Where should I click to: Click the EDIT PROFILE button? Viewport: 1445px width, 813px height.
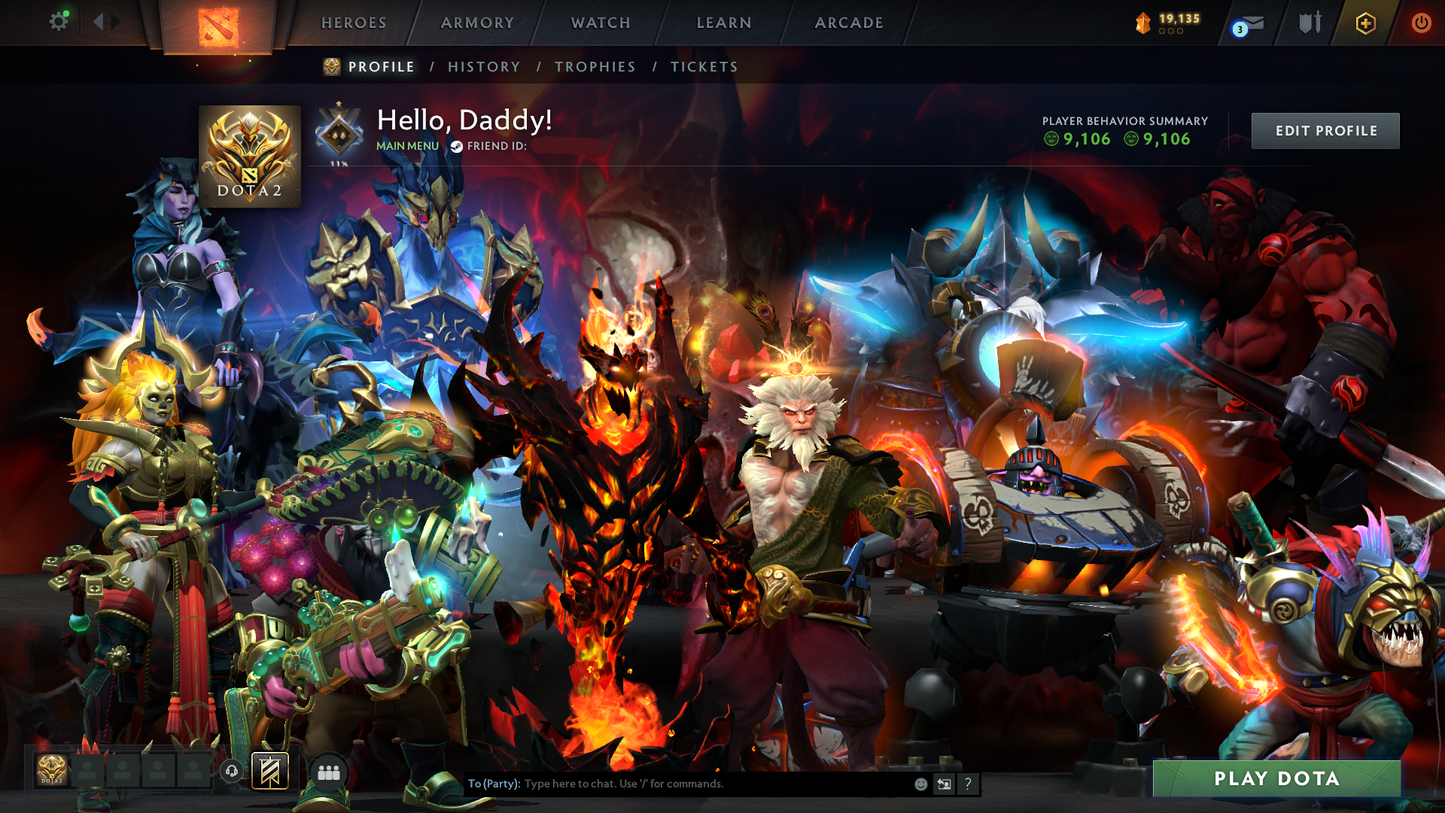(x=1325, y=130)
